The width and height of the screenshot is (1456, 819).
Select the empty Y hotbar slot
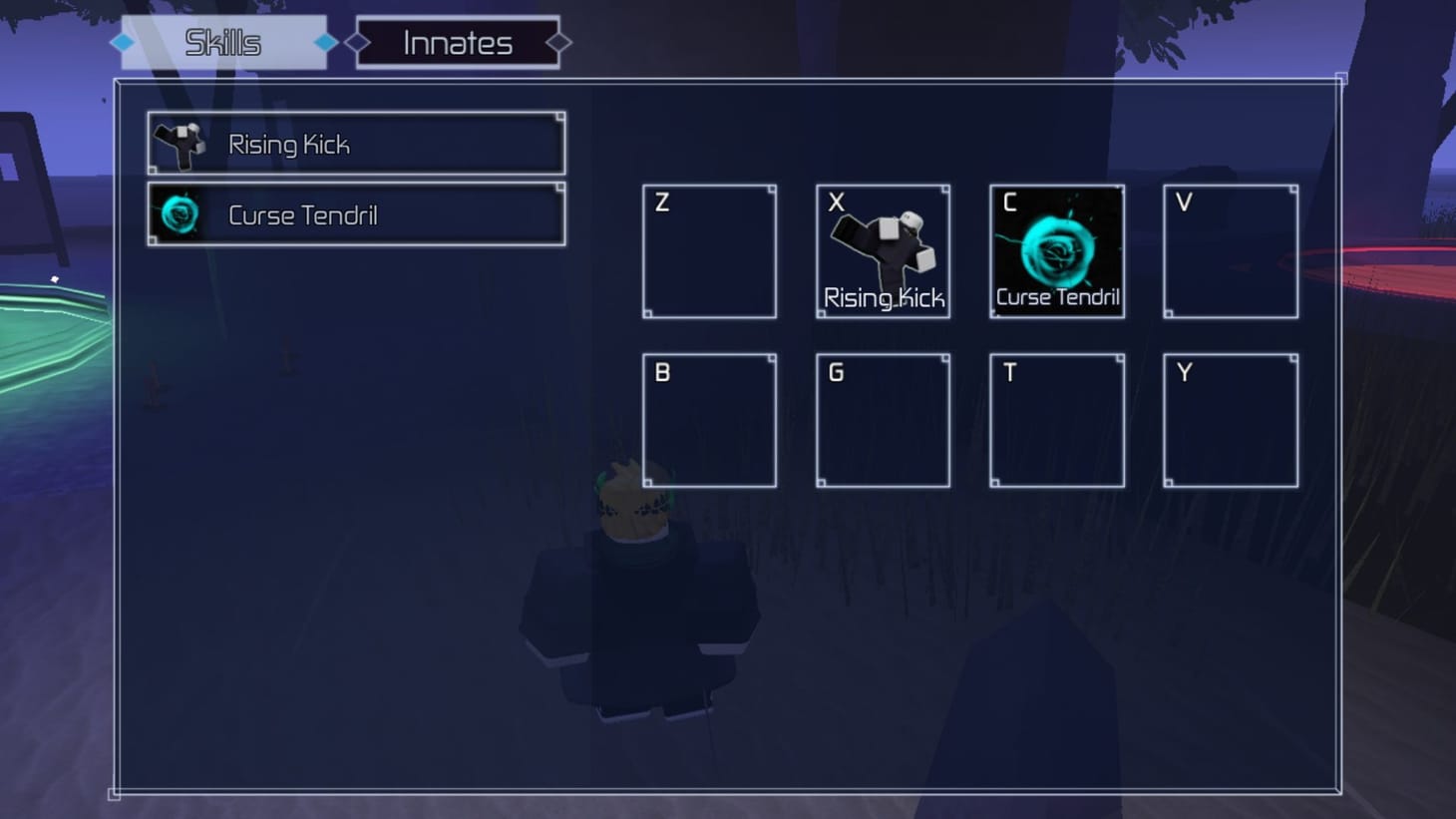1230,419
